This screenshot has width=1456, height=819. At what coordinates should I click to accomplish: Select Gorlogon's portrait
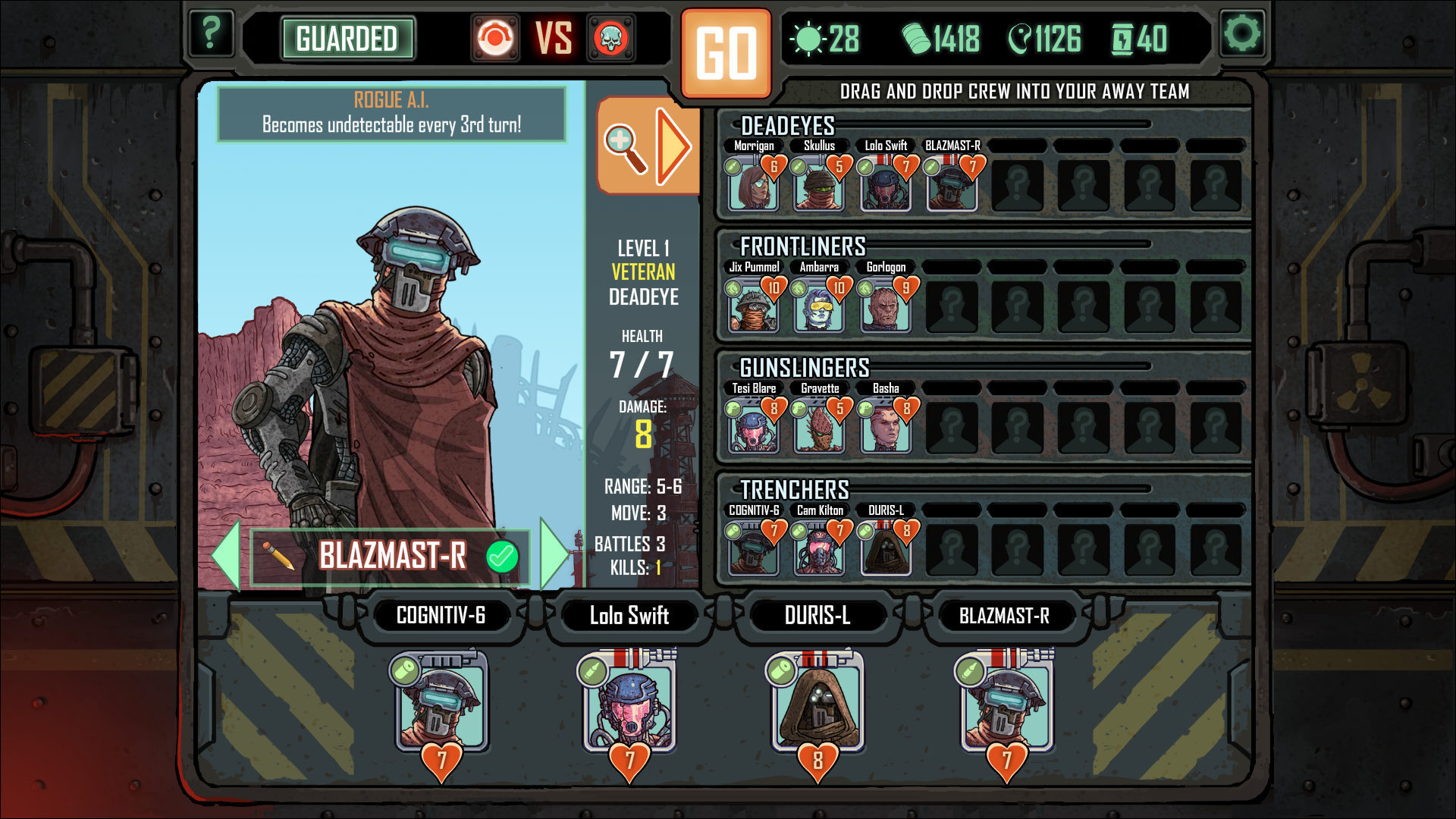885,306
